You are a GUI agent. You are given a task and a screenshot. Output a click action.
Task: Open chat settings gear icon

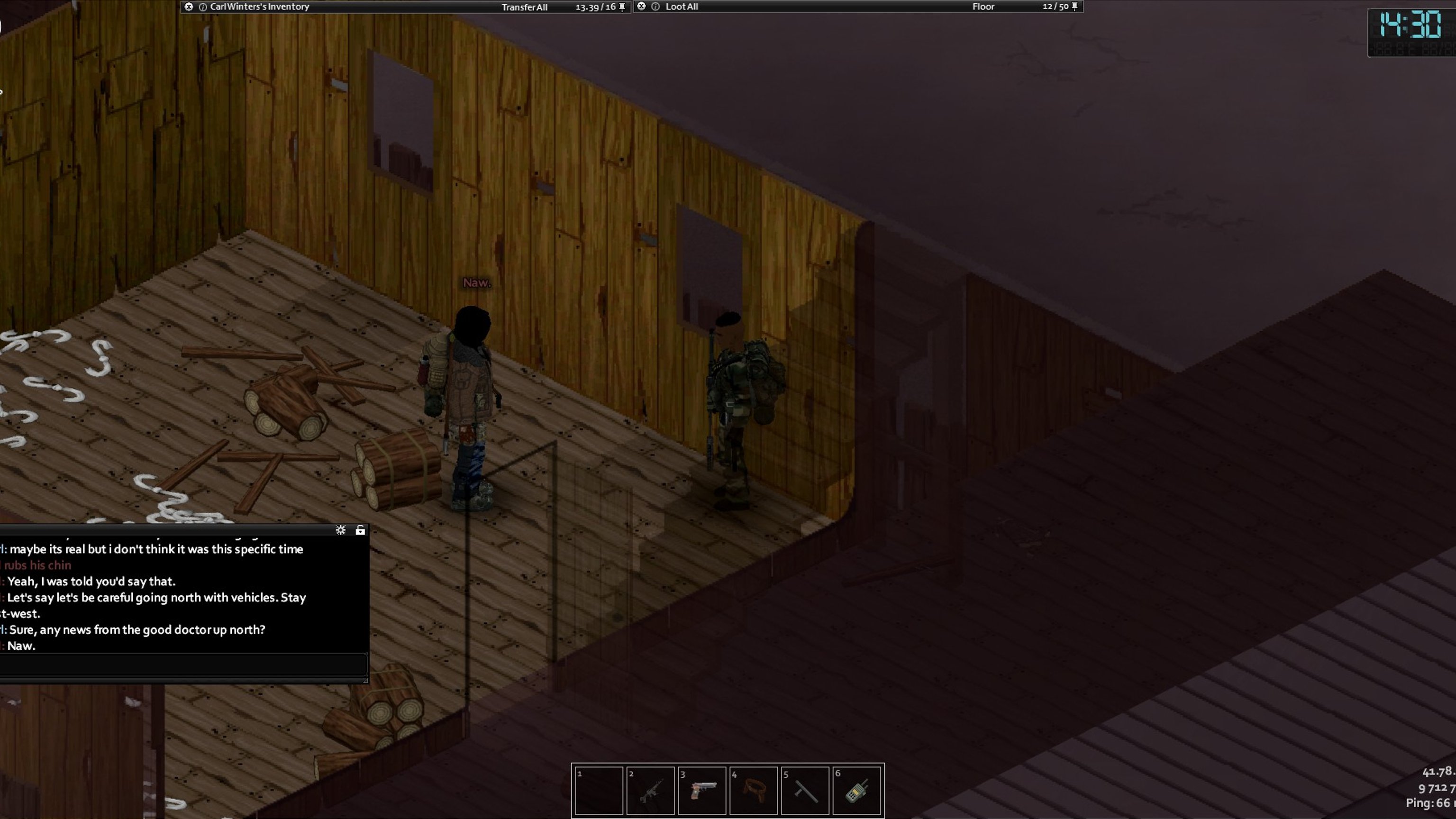coord(340,529)
